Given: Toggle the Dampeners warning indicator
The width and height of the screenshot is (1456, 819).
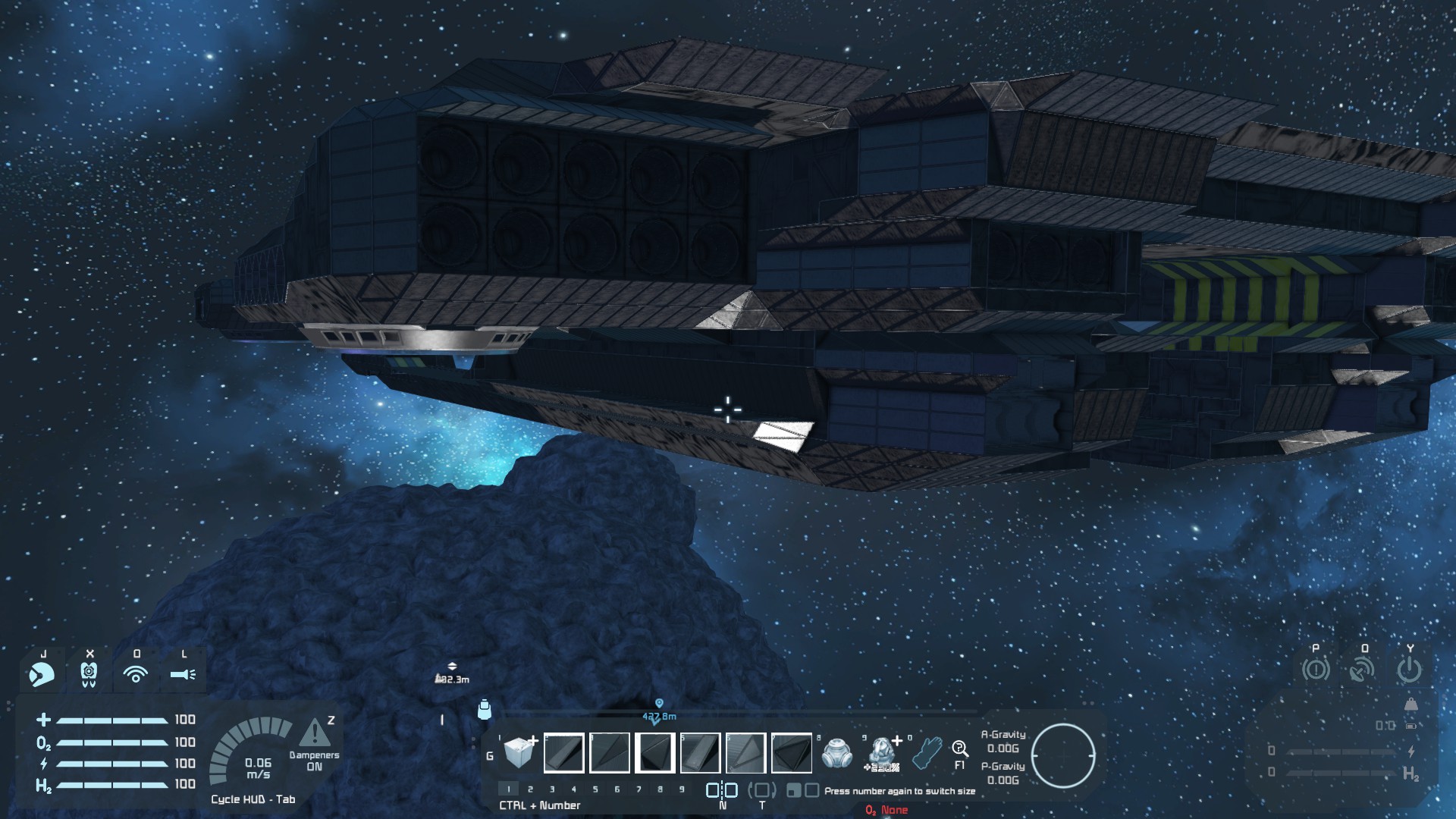Looking at the screenshot, I should 315,734.
